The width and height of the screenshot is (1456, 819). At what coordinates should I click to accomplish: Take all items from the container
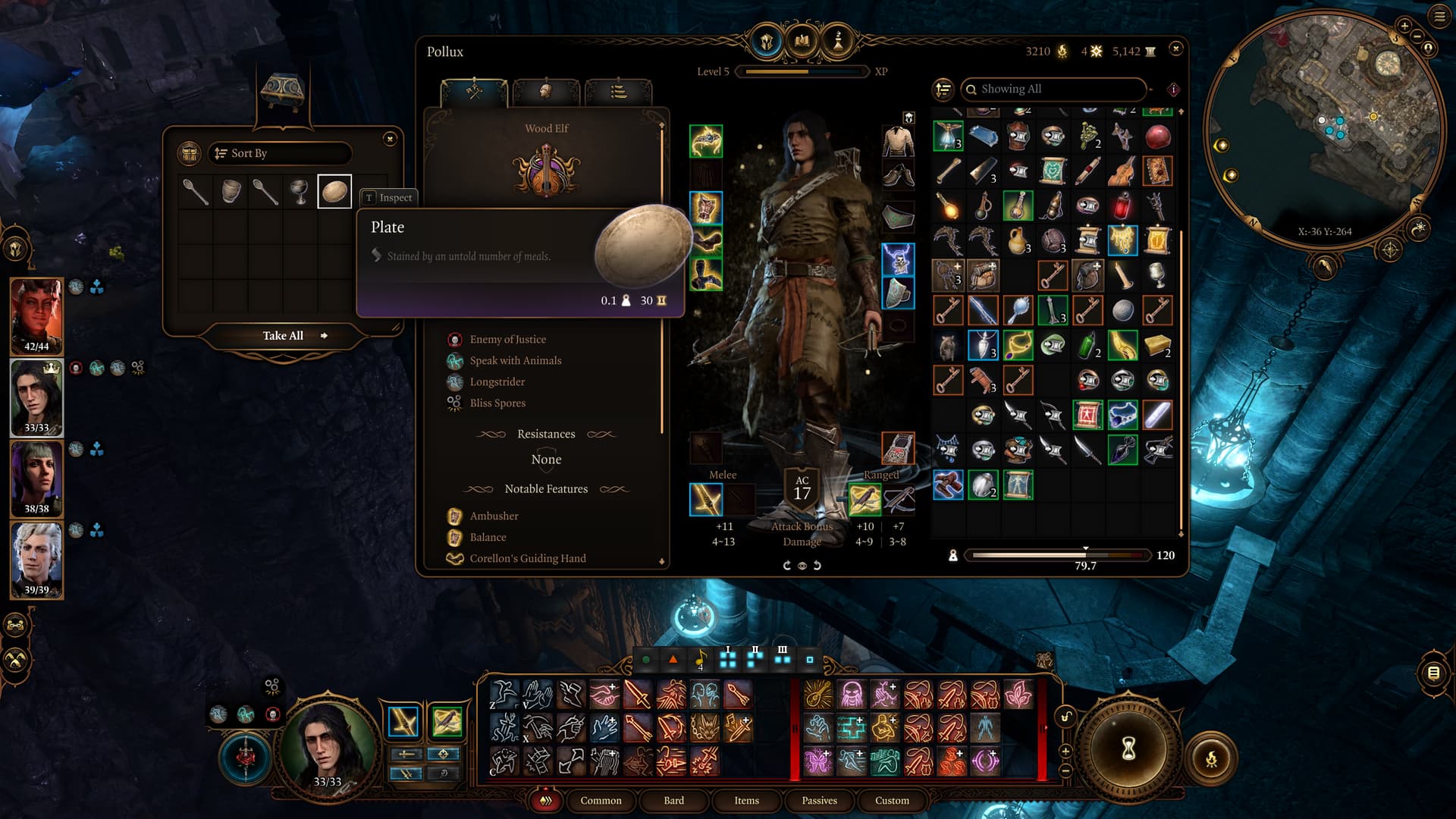point(284,336)
